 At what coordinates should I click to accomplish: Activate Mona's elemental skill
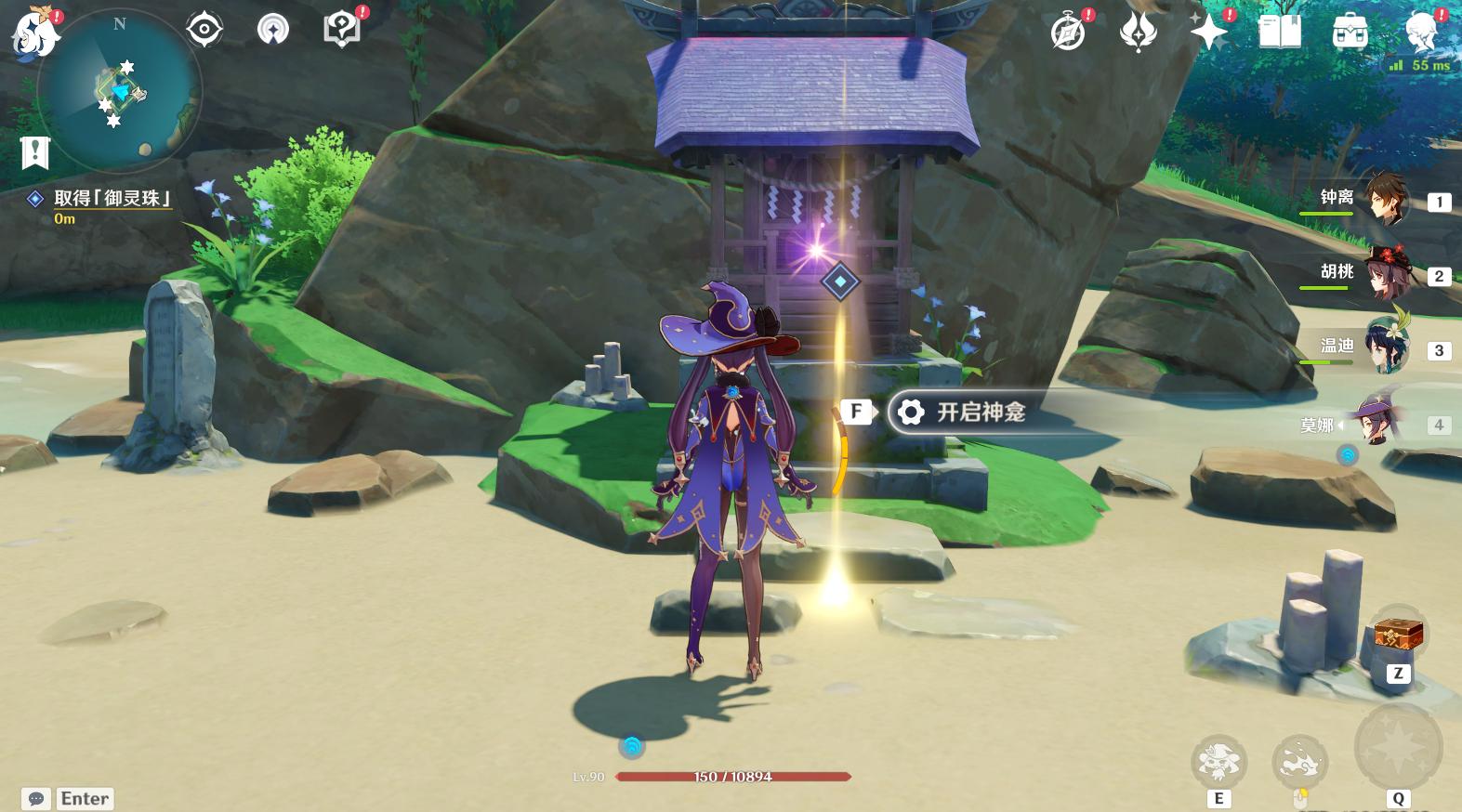(x=1218, y=763)
